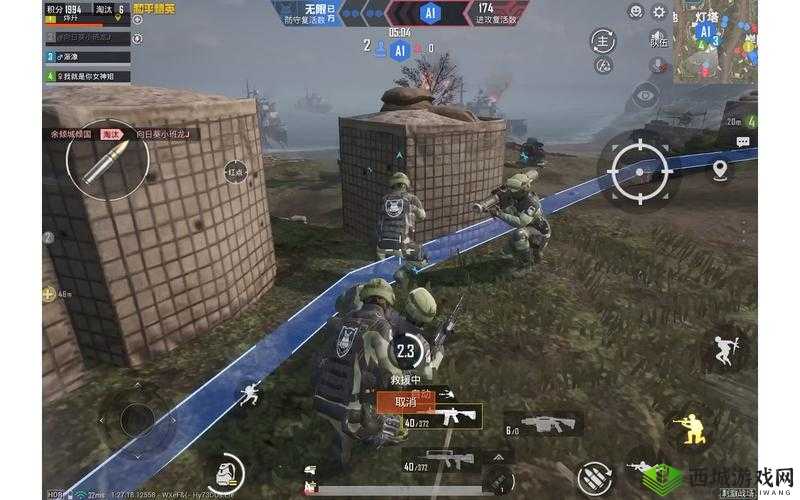
Task: Select teammate number 4 in squad list
Action: (x=86, y=76)
